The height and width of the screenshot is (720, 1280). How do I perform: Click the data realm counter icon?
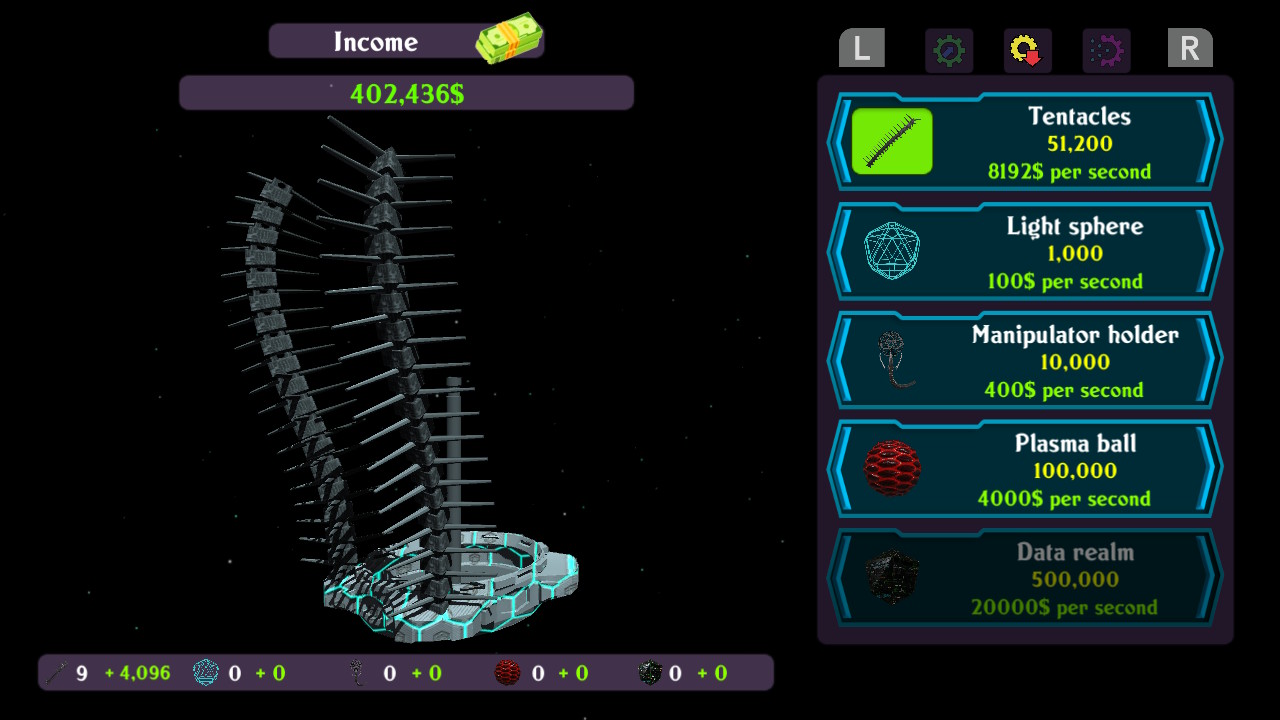[650, 672]
